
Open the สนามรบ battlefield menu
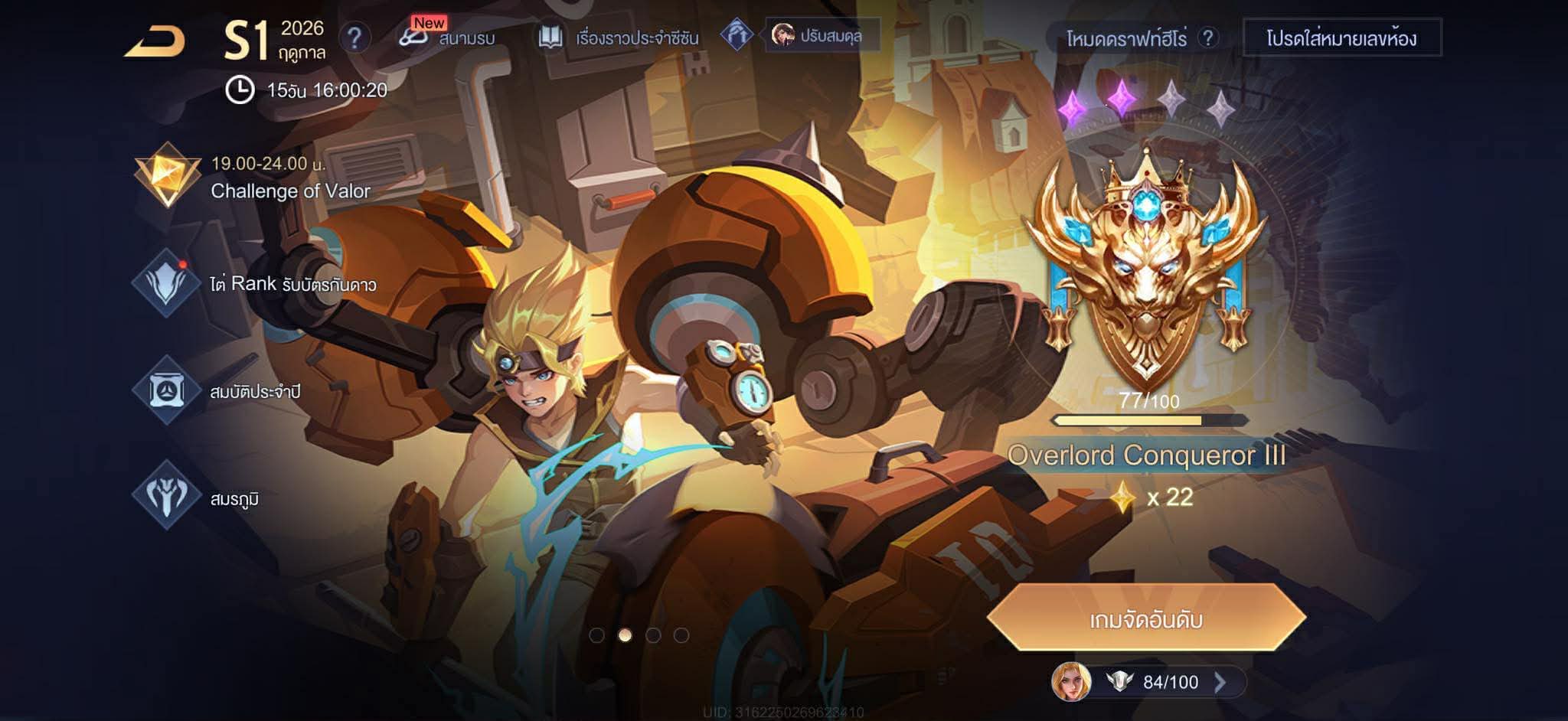[x=448, y=37]
